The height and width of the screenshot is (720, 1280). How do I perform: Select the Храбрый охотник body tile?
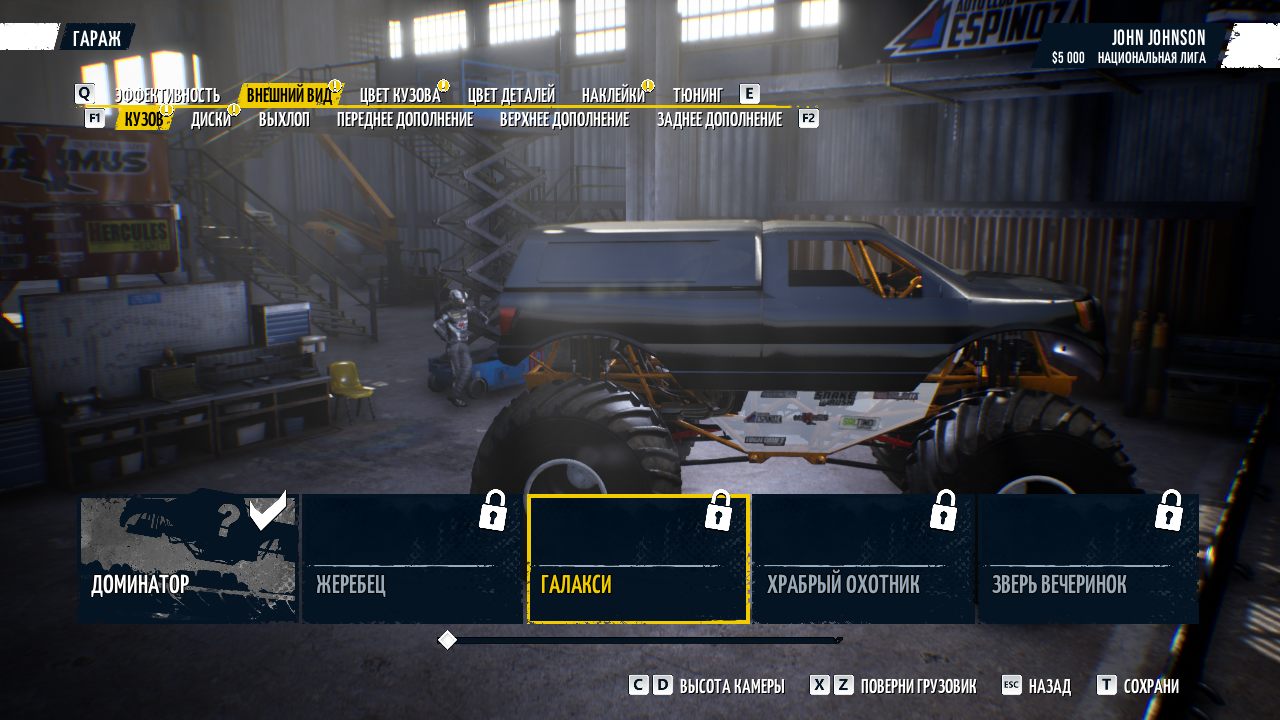click(863, 559)
